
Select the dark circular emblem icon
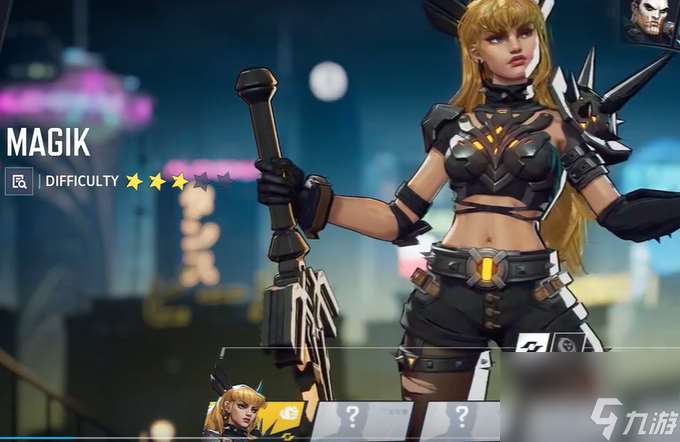[565, 344]
